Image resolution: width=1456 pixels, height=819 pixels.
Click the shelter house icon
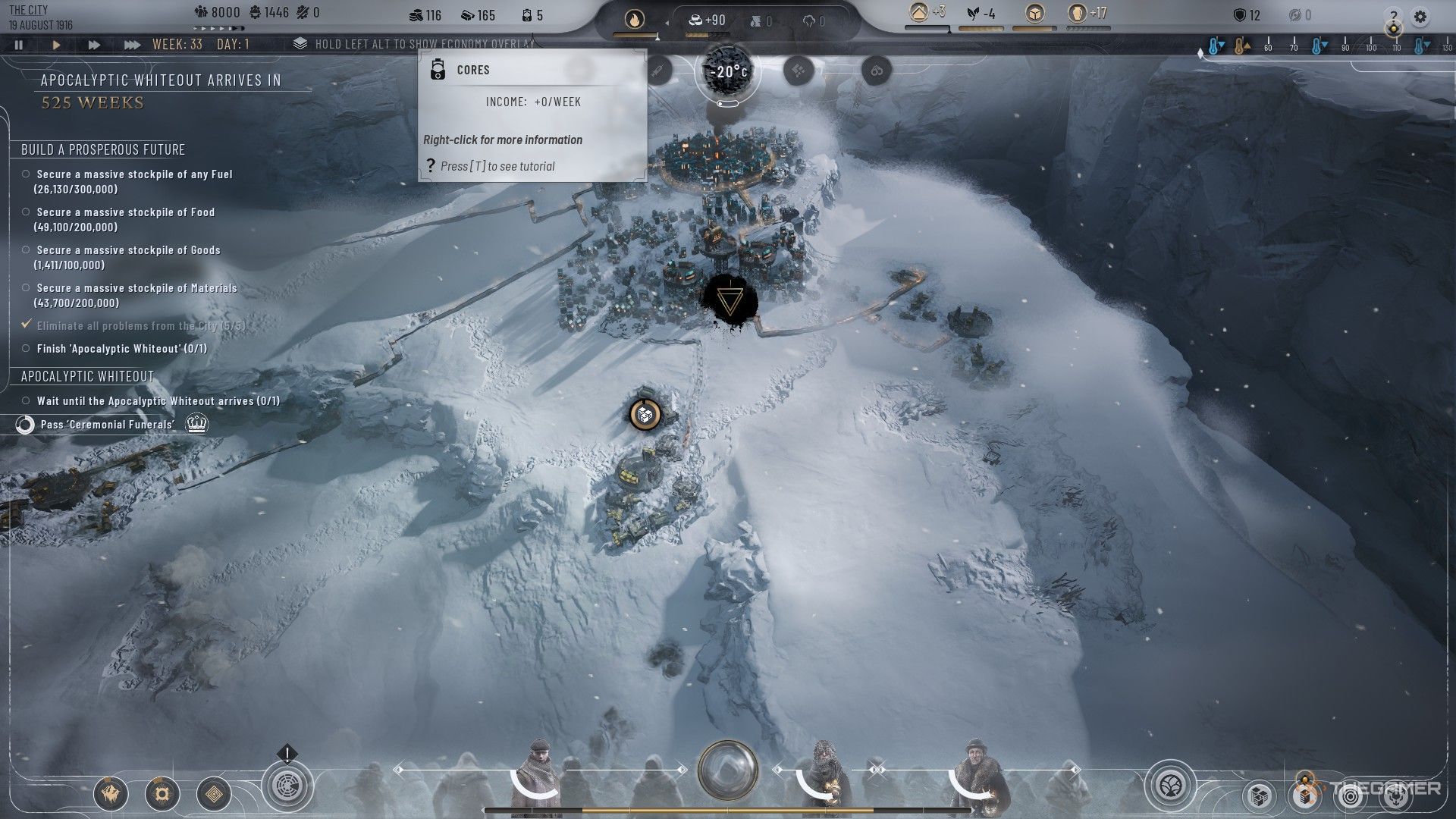[x=920, y=13]
